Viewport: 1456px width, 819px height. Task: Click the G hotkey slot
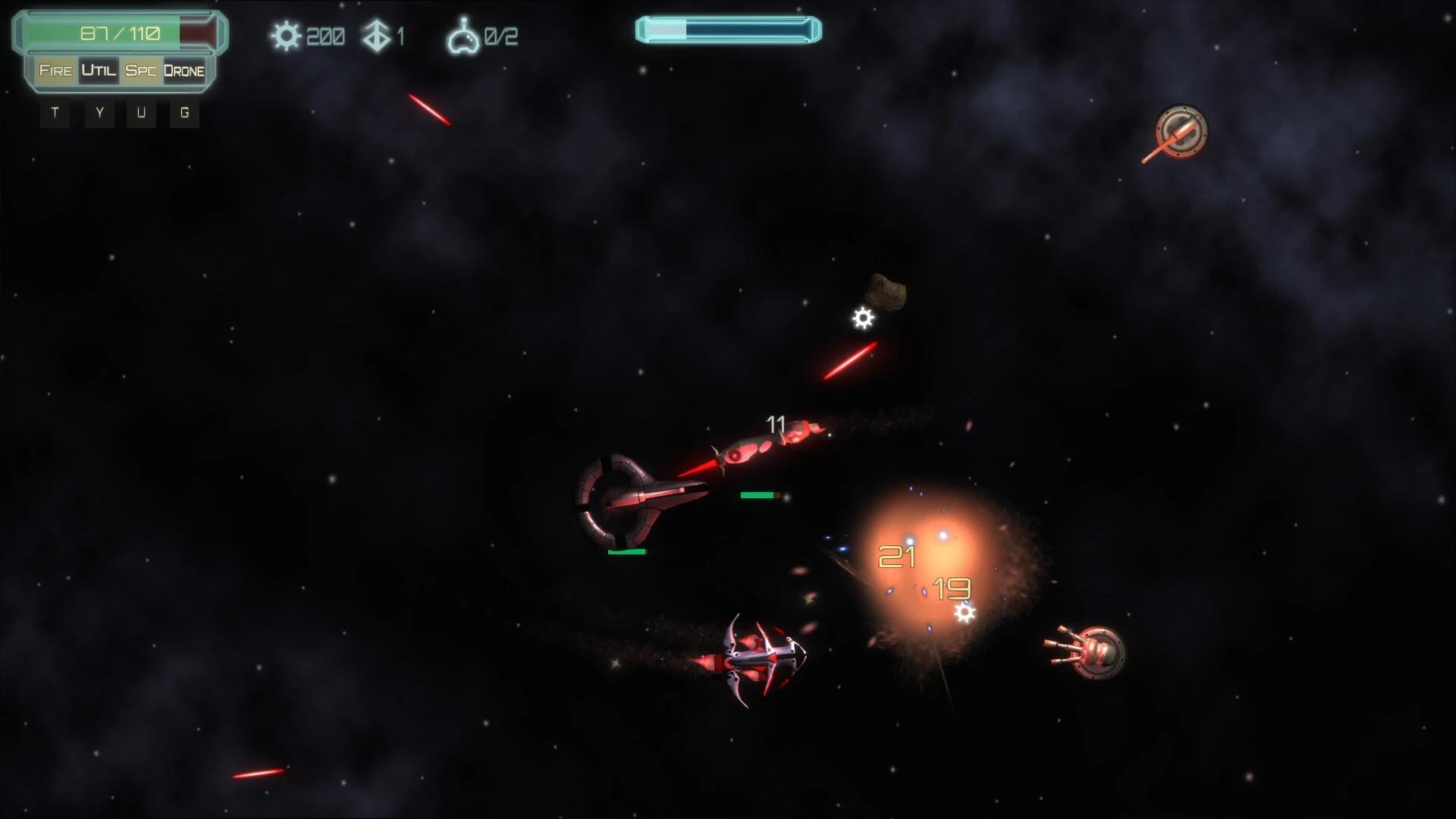click(x=184, y=113)
